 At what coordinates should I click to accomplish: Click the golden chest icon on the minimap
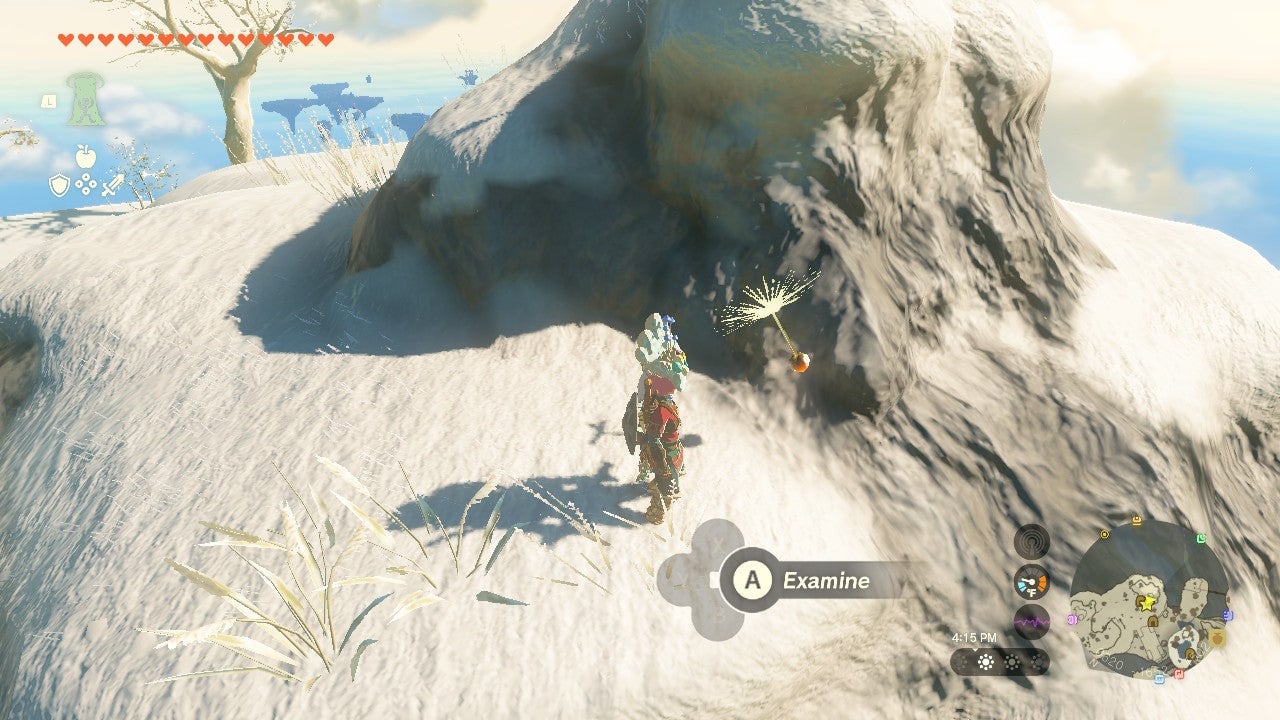point(1217,638)
